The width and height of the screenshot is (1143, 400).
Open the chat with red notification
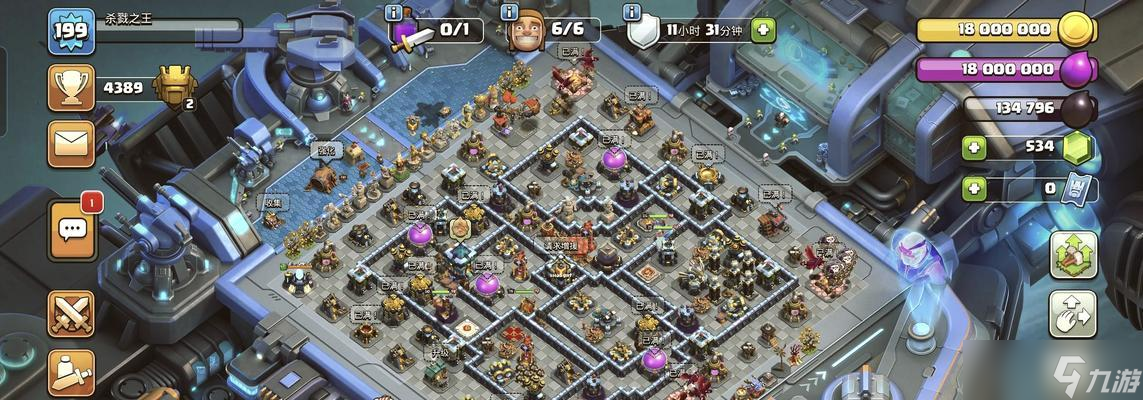click(x=71, y=229)
